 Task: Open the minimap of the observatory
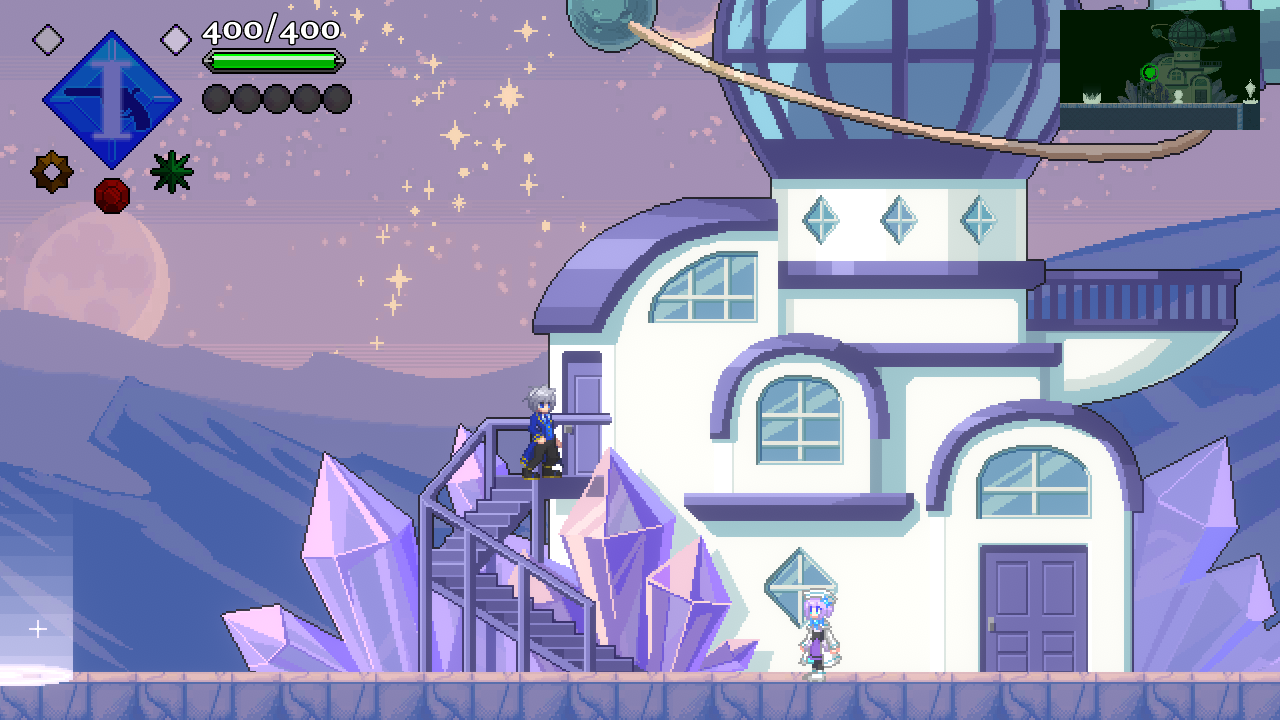[x=1159, y=69]
